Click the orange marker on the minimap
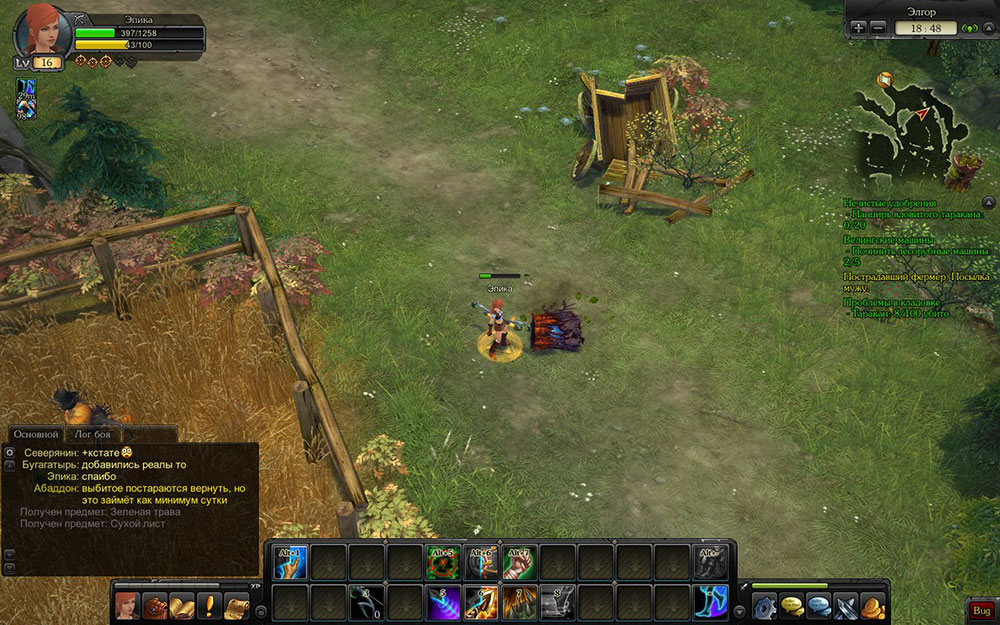 tap(884, 79)
